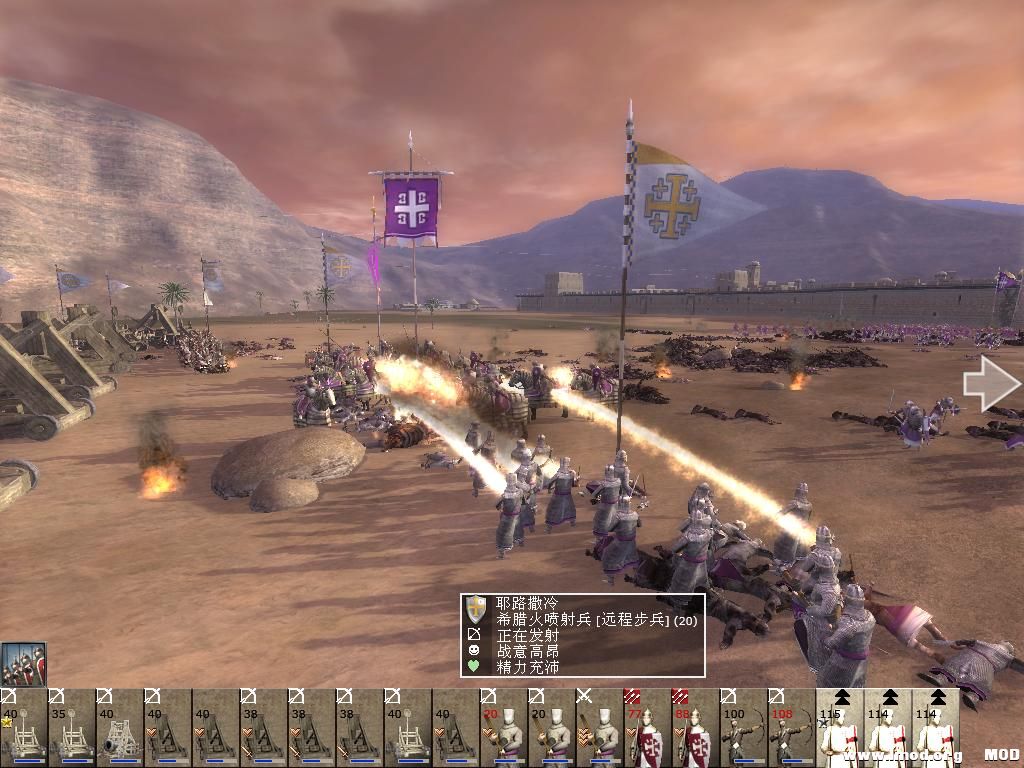Click the red-shield soldiers portrait above the unit cards
This screenshot has width=1024, height=768.
(x=24, y=664)
